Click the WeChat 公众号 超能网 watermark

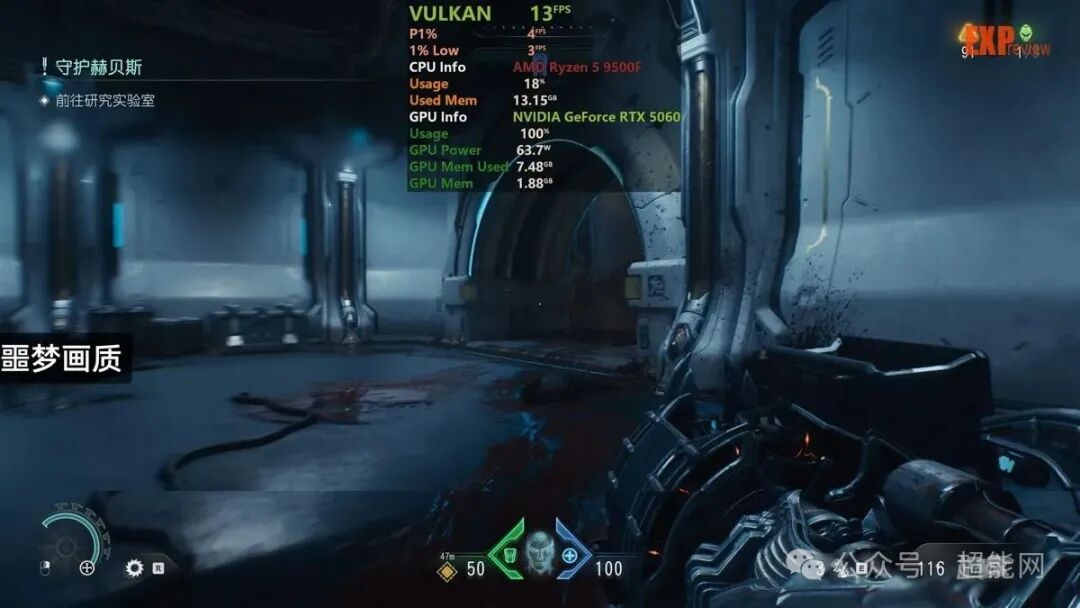[939, 566]
